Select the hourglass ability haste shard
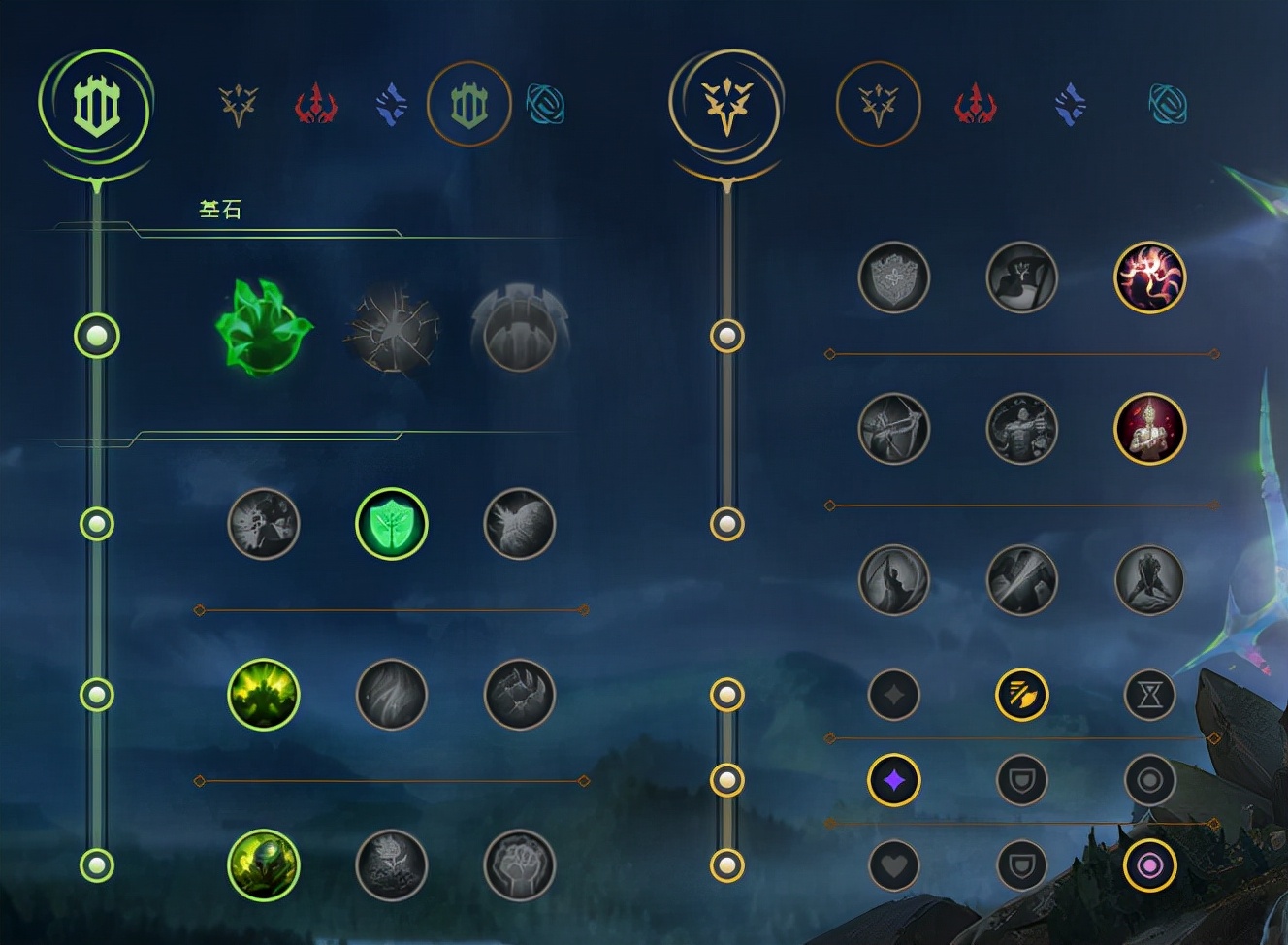 [x=1149, y=695]
